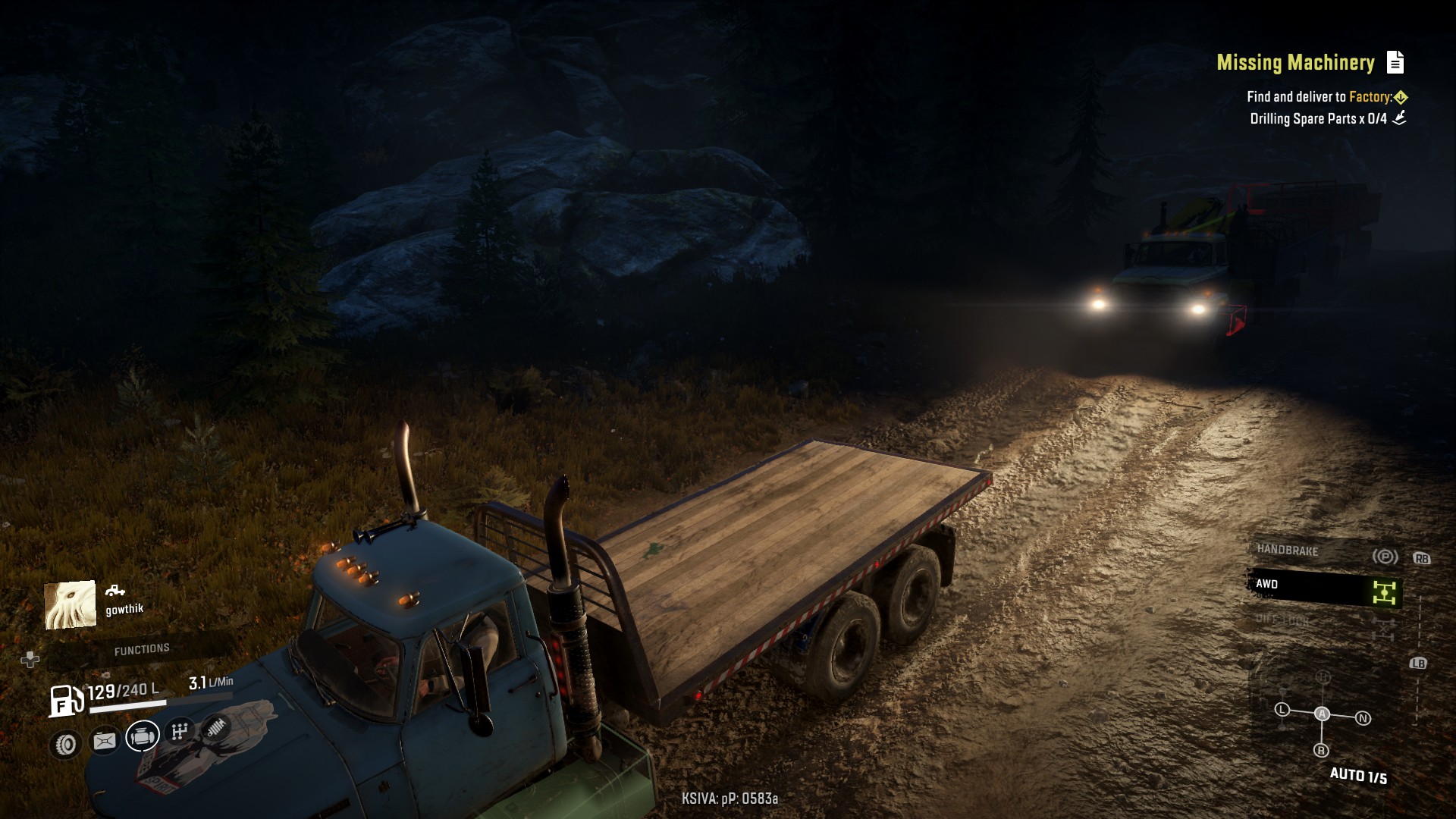This screenshot has width=1456, height=819.
Task: Click the yellow Factory marker icon
Action: pos(1401,97)
